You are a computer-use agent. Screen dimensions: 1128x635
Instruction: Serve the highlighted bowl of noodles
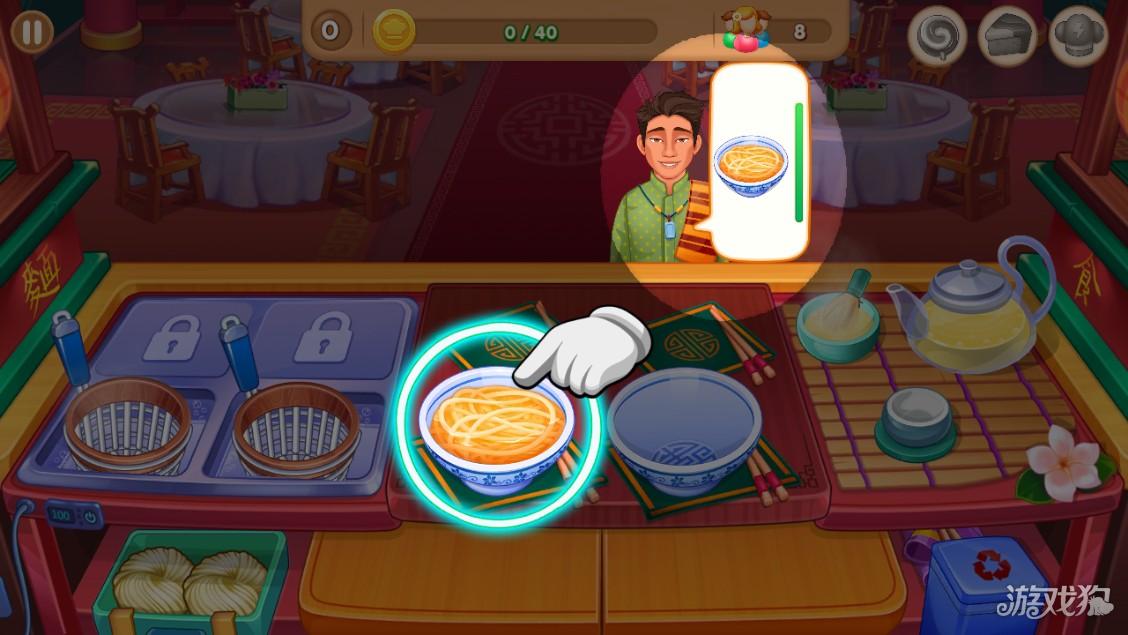tap(495, 425)
